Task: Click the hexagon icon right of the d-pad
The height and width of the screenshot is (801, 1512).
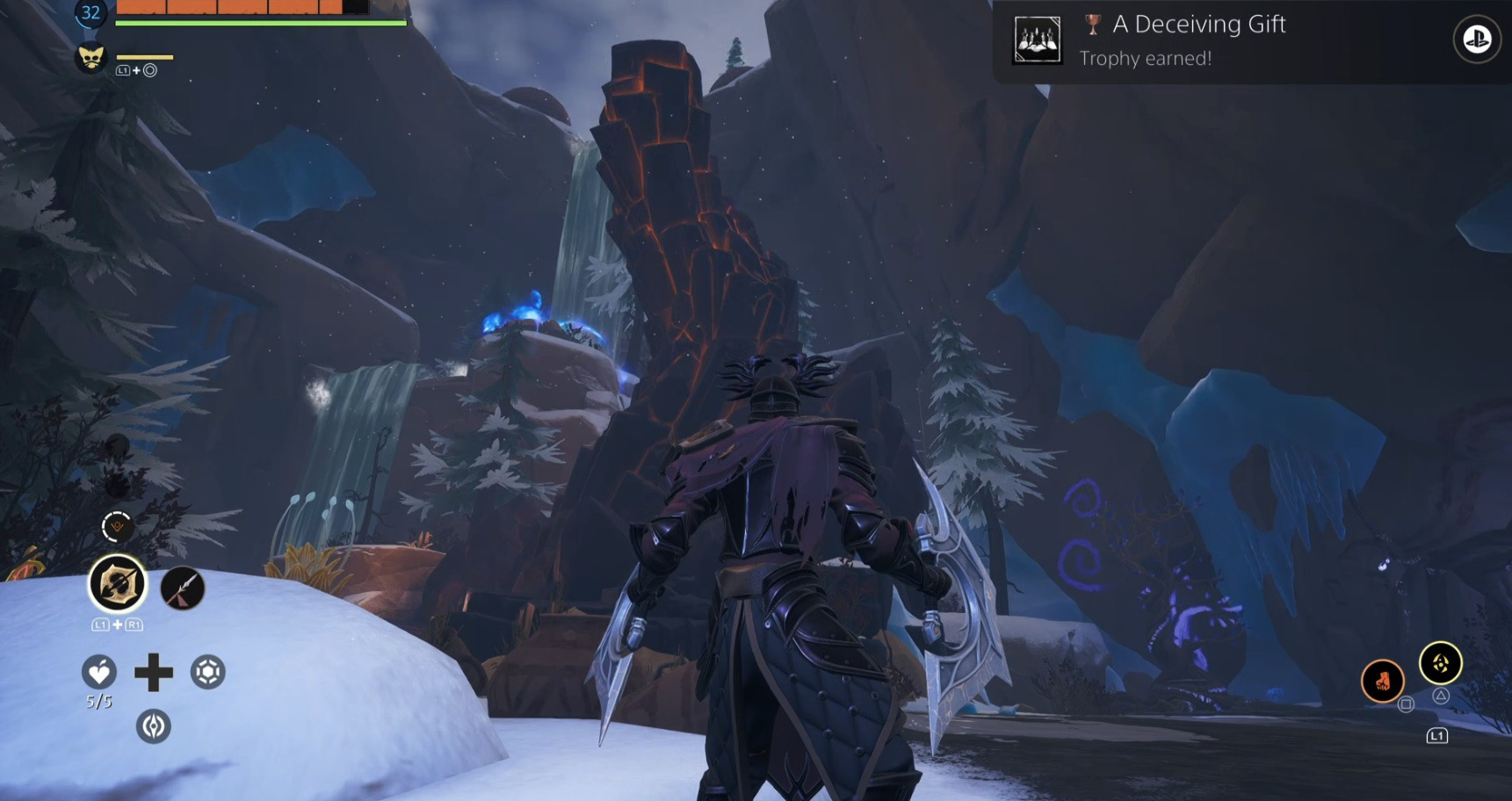Action: pos(208,673)
